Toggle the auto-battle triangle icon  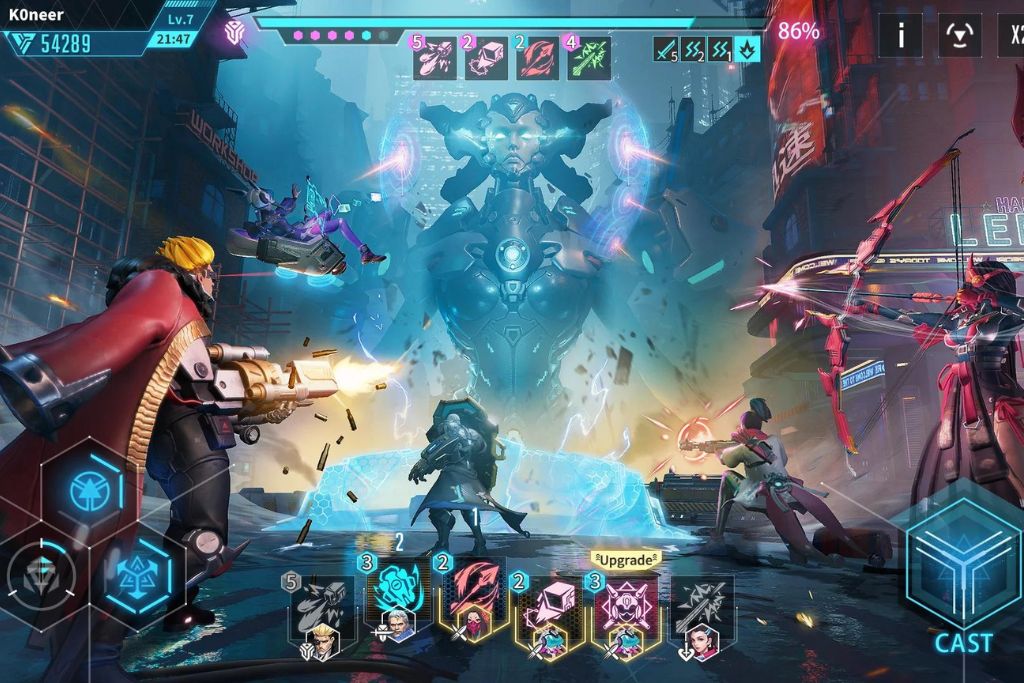[x=960, y=36]
